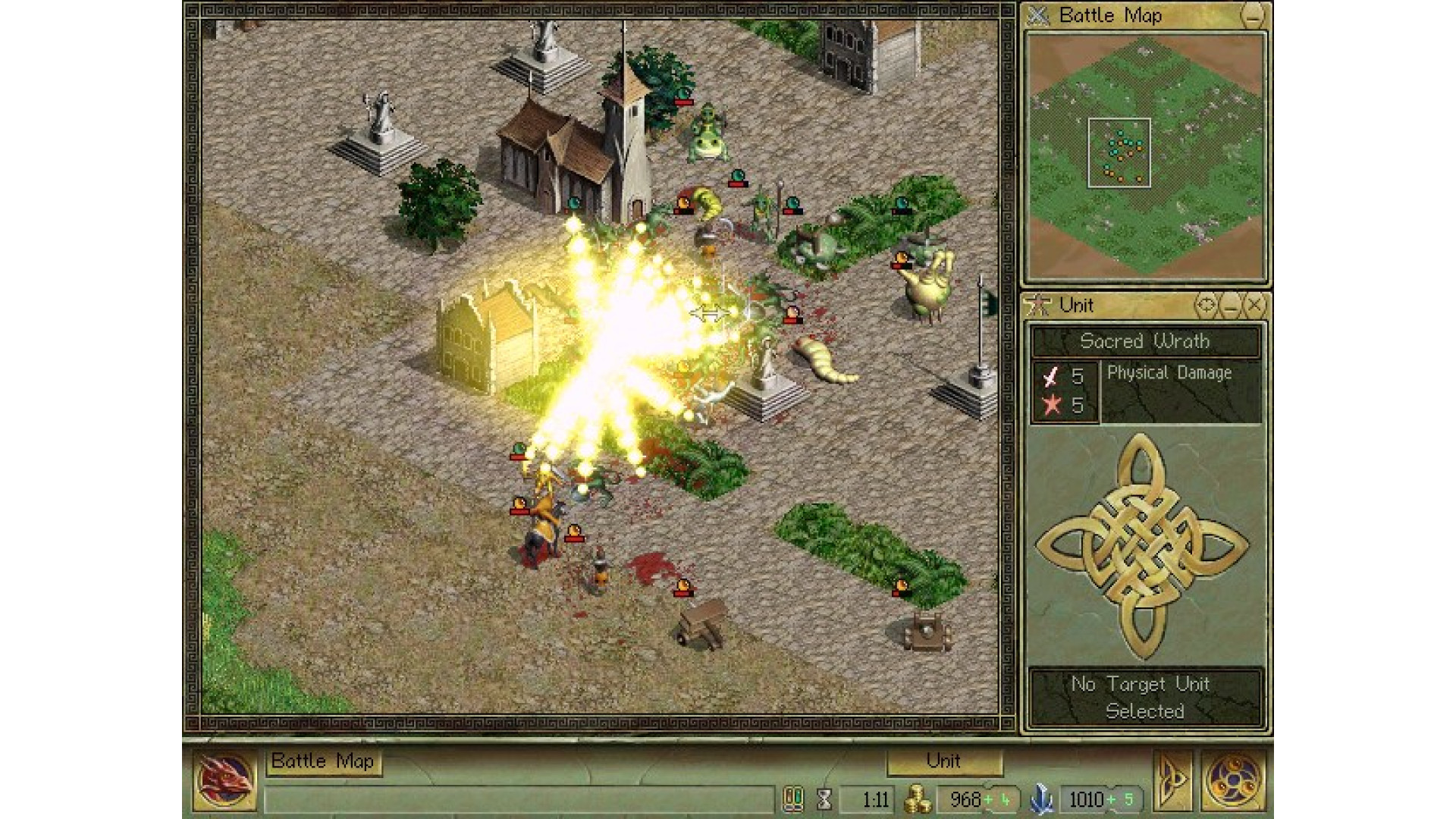
Task: Open the red dragon menu button
Action: 225,780
